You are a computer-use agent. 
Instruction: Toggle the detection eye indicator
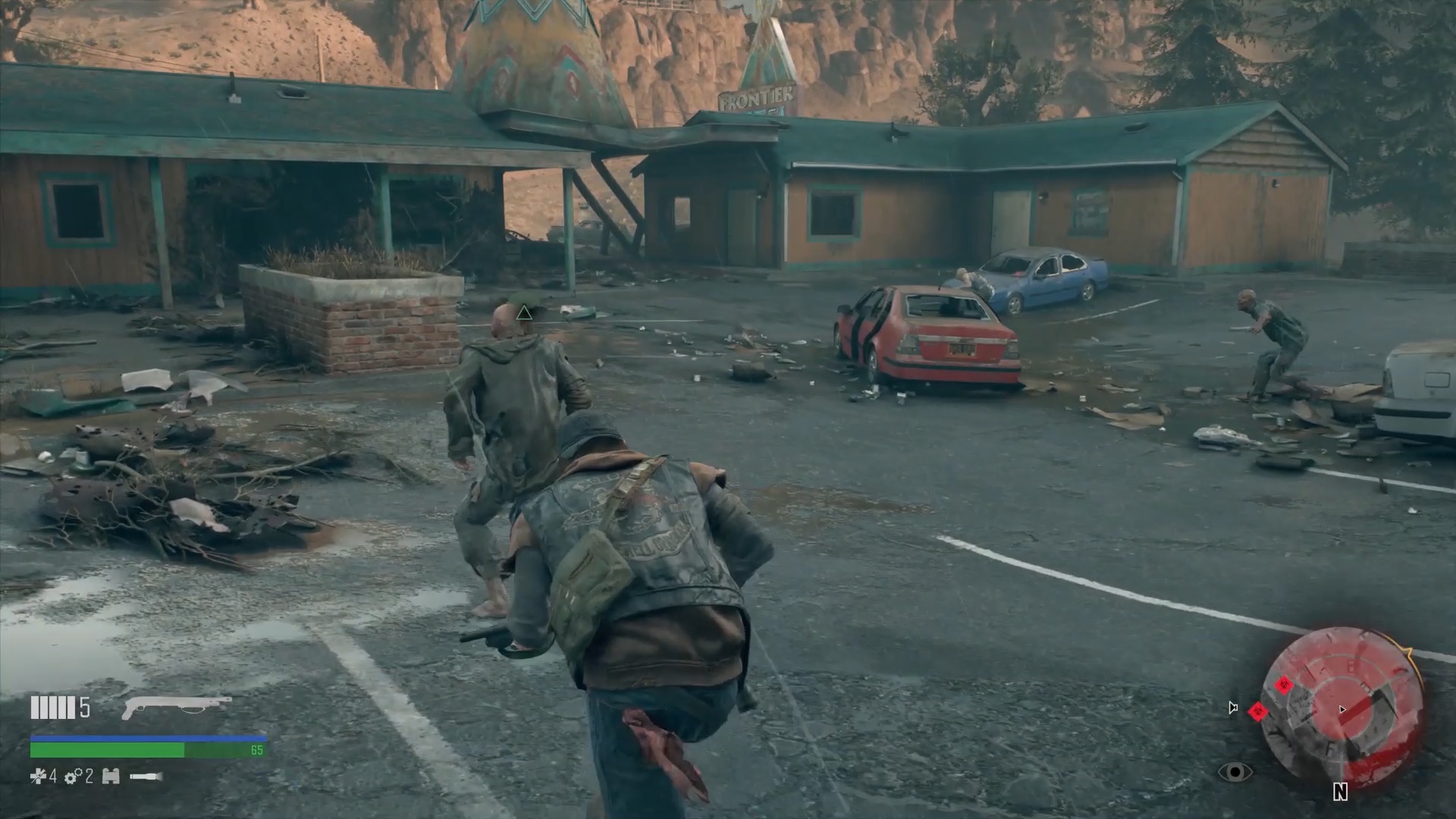point(1236,772)
